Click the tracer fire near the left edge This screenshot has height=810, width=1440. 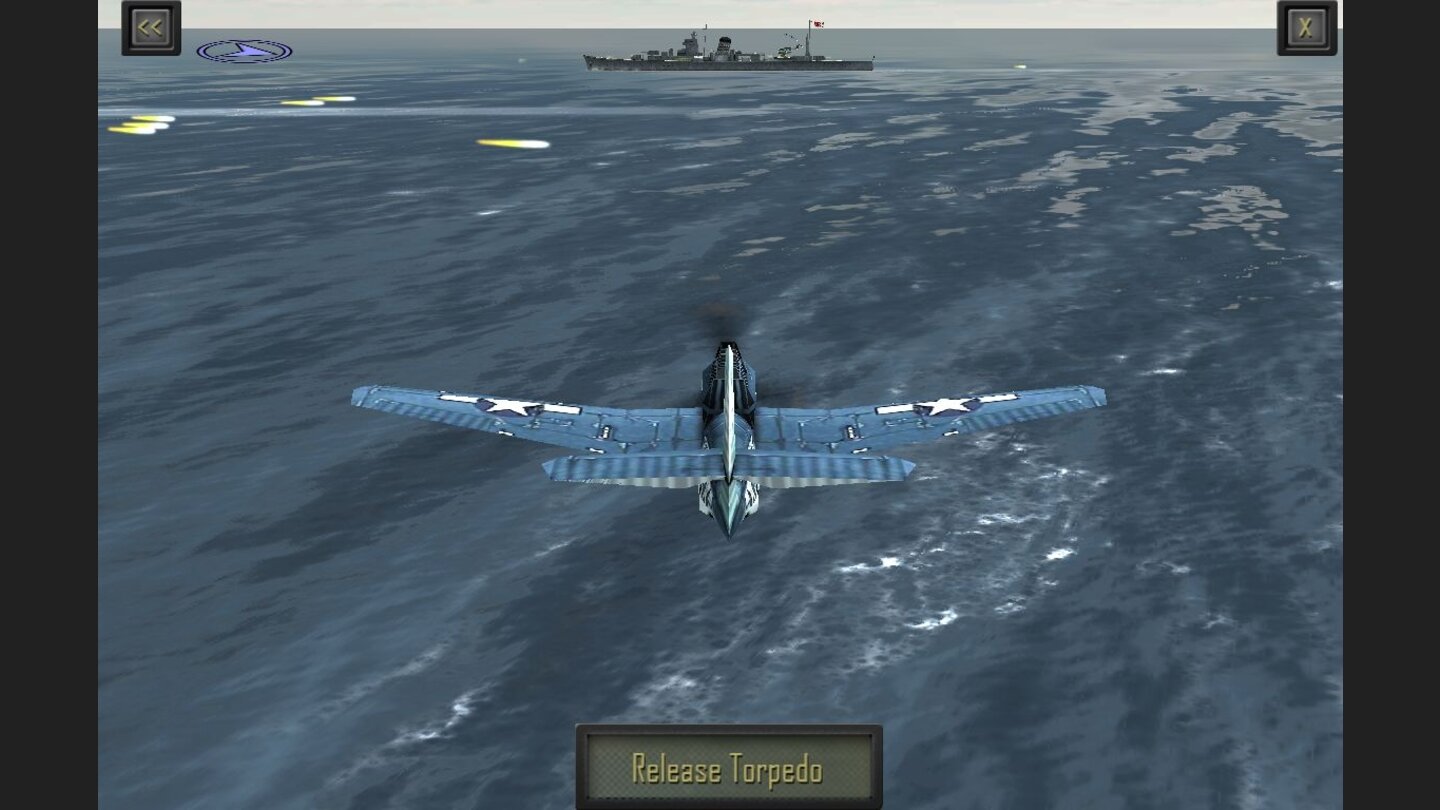140,127
